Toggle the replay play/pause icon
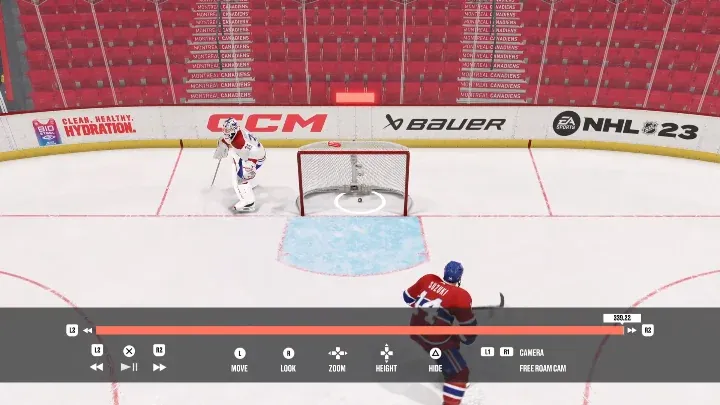The image size is (720, 405). click(129, 367)
